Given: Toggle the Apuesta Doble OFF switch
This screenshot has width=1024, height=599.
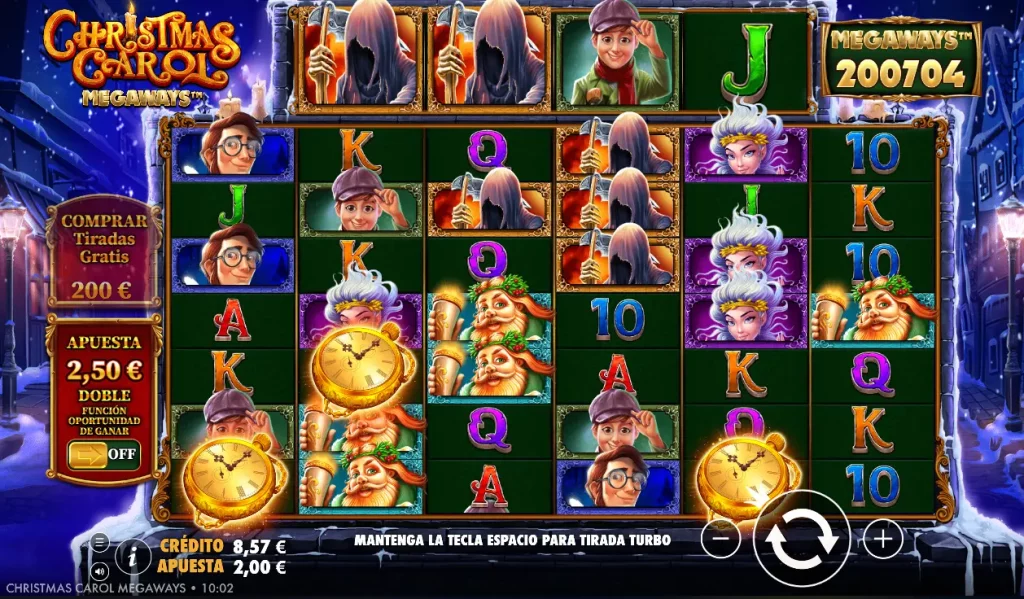Looking at the screenshot, I should (103, 454).
